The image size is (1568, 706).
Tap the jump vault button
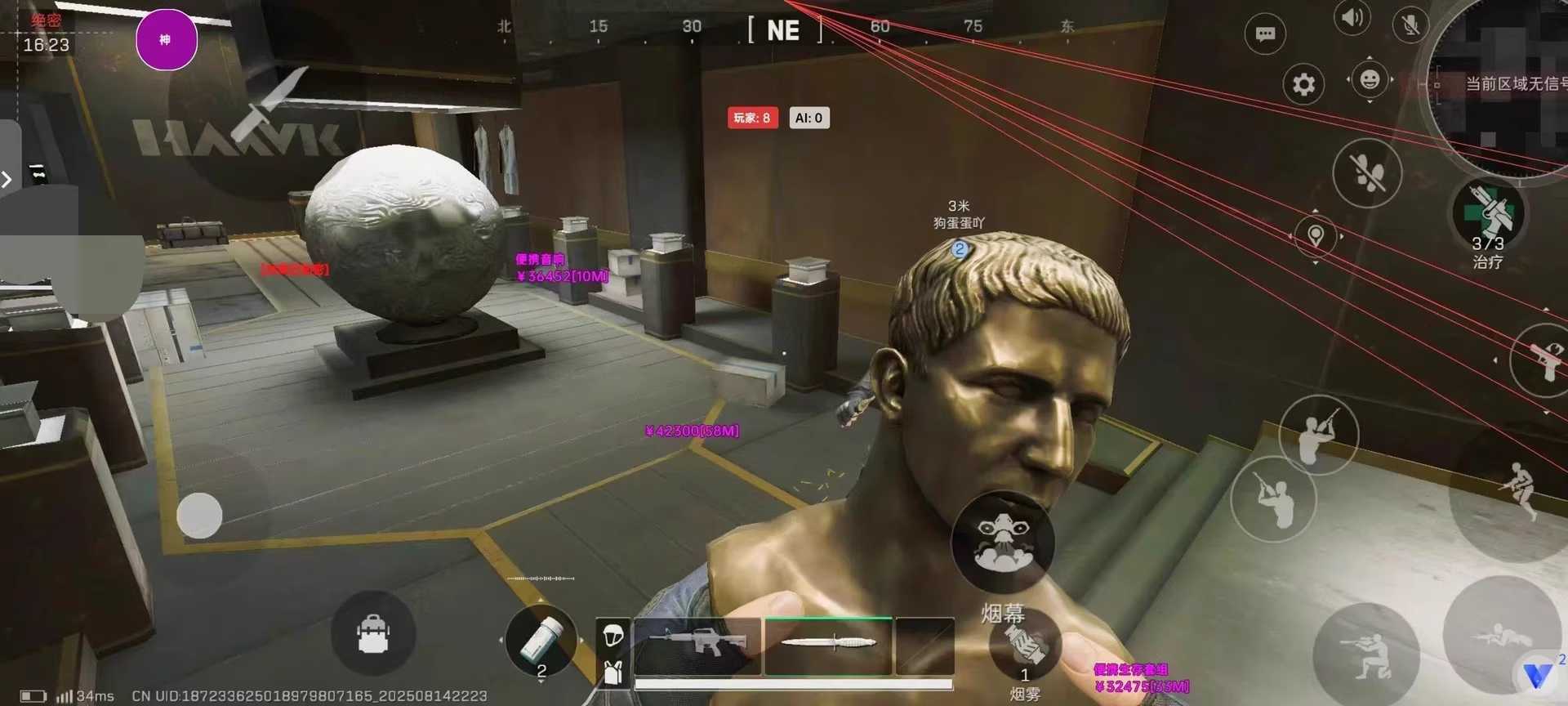tap(1519, 490)
